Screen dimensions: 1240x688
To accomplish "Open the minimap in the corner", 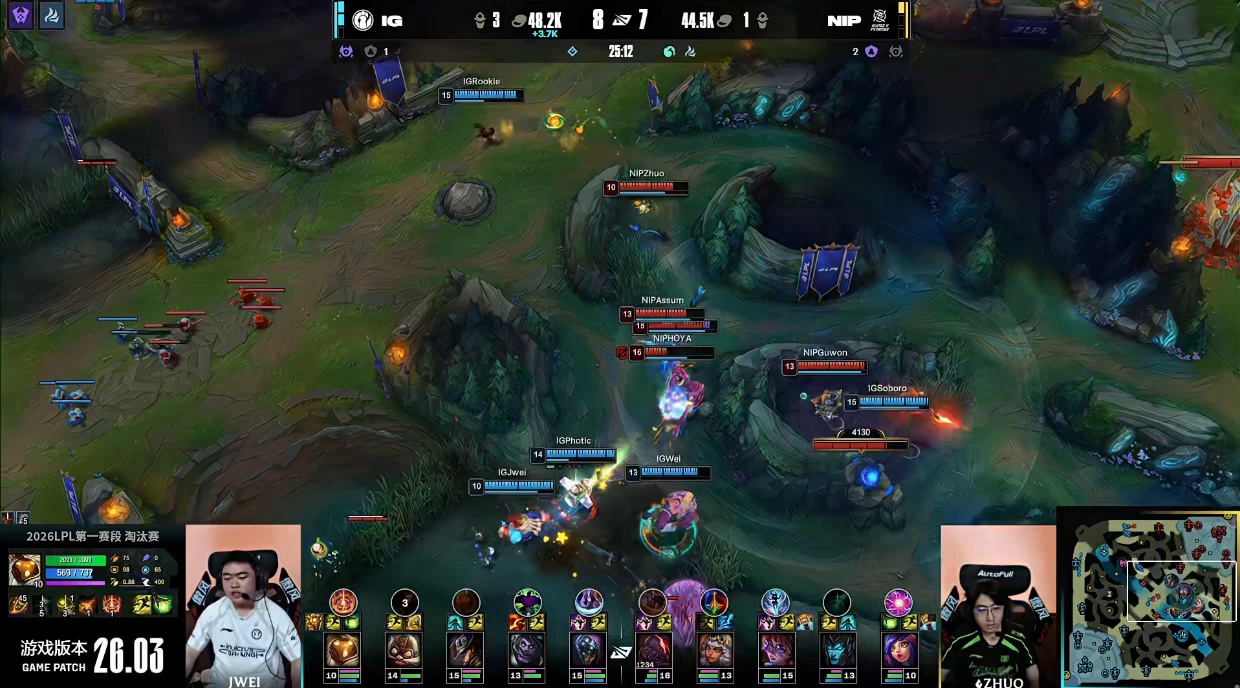I will (1150, 598).
